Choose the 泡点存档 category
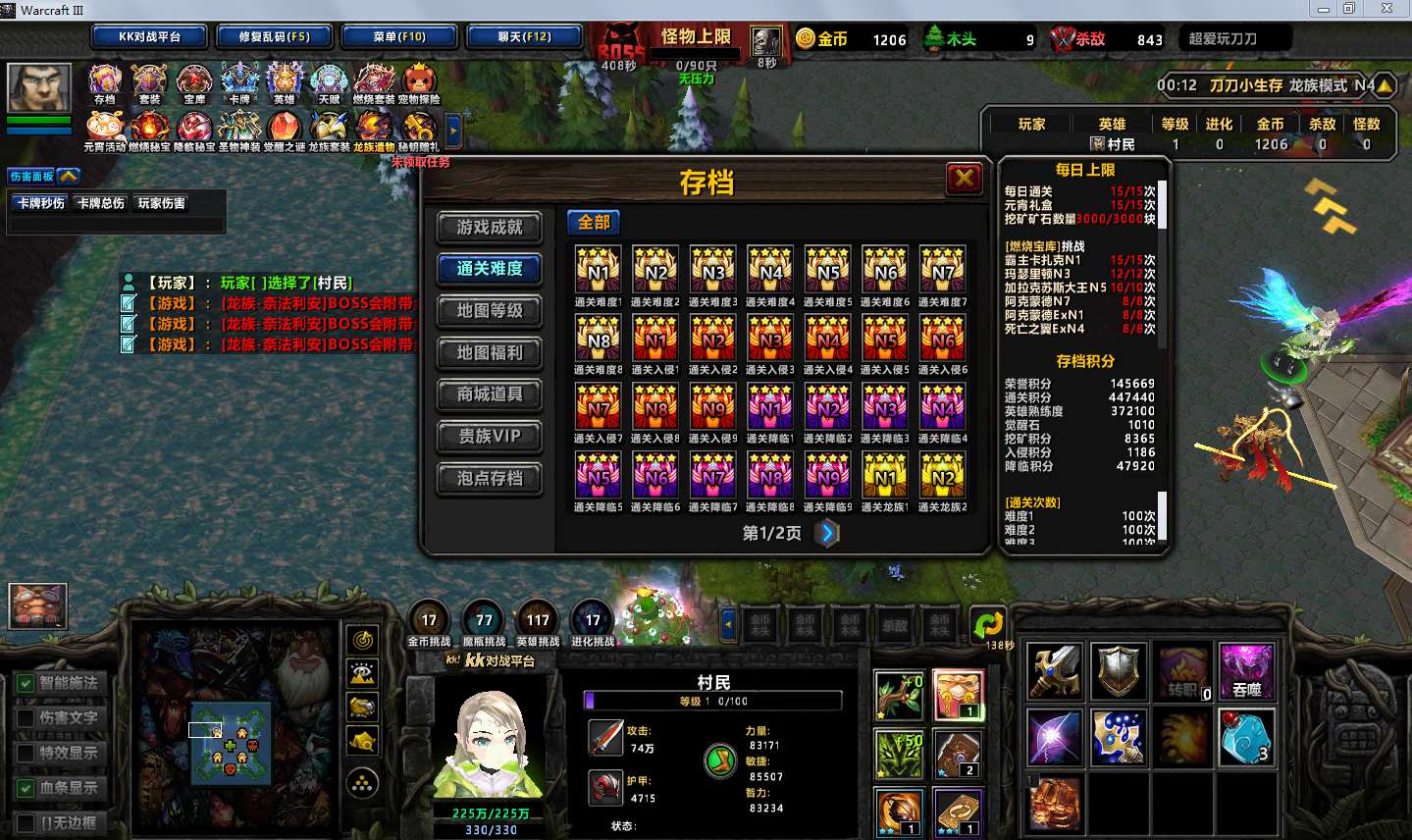This screenshot has height=840, width=1412. click(489, 479)
